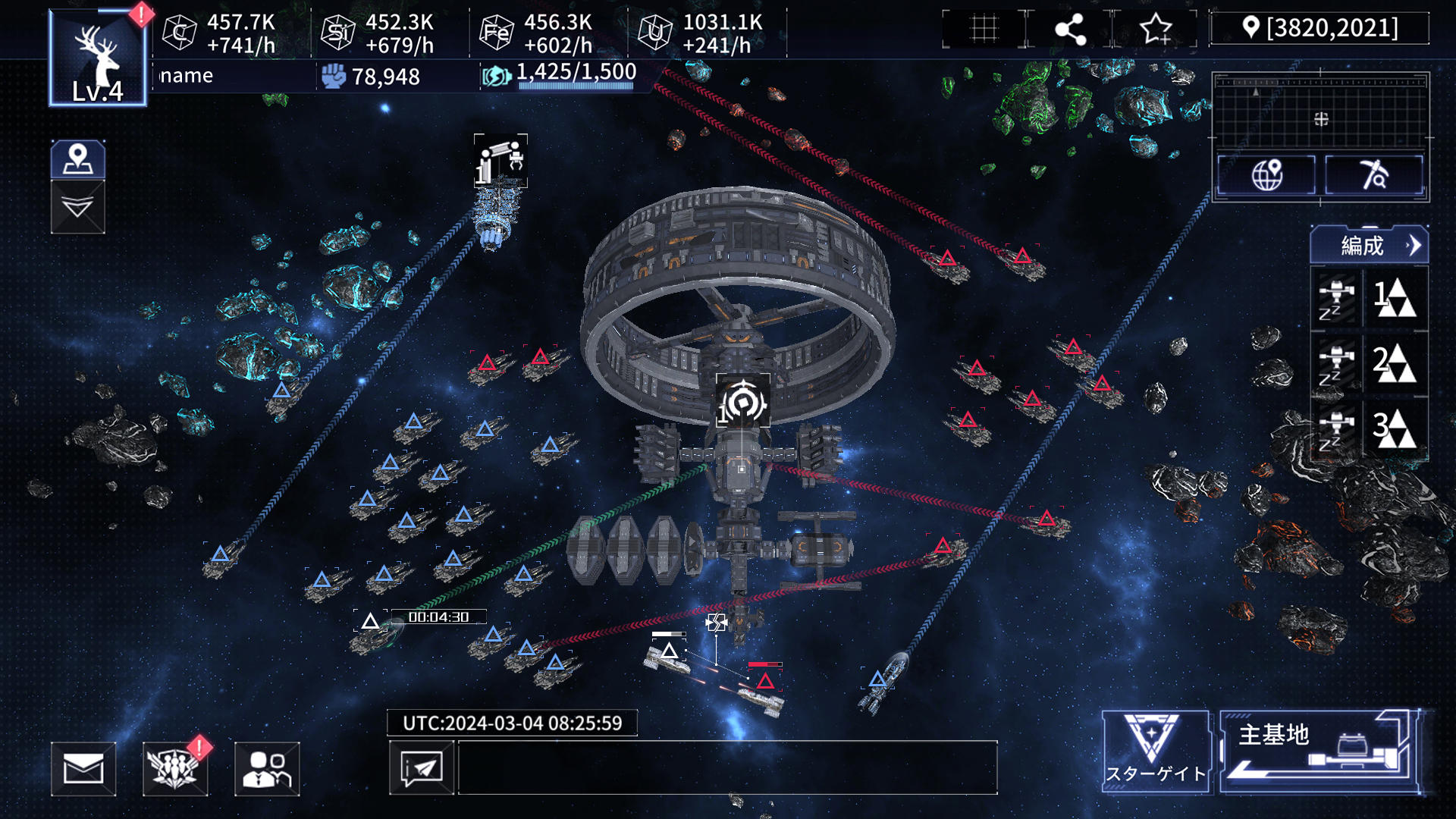Viewport: 1456px width, 819px height.
Task: Collapse the left panel with down arrow
Action: click(x=78, y=207)
